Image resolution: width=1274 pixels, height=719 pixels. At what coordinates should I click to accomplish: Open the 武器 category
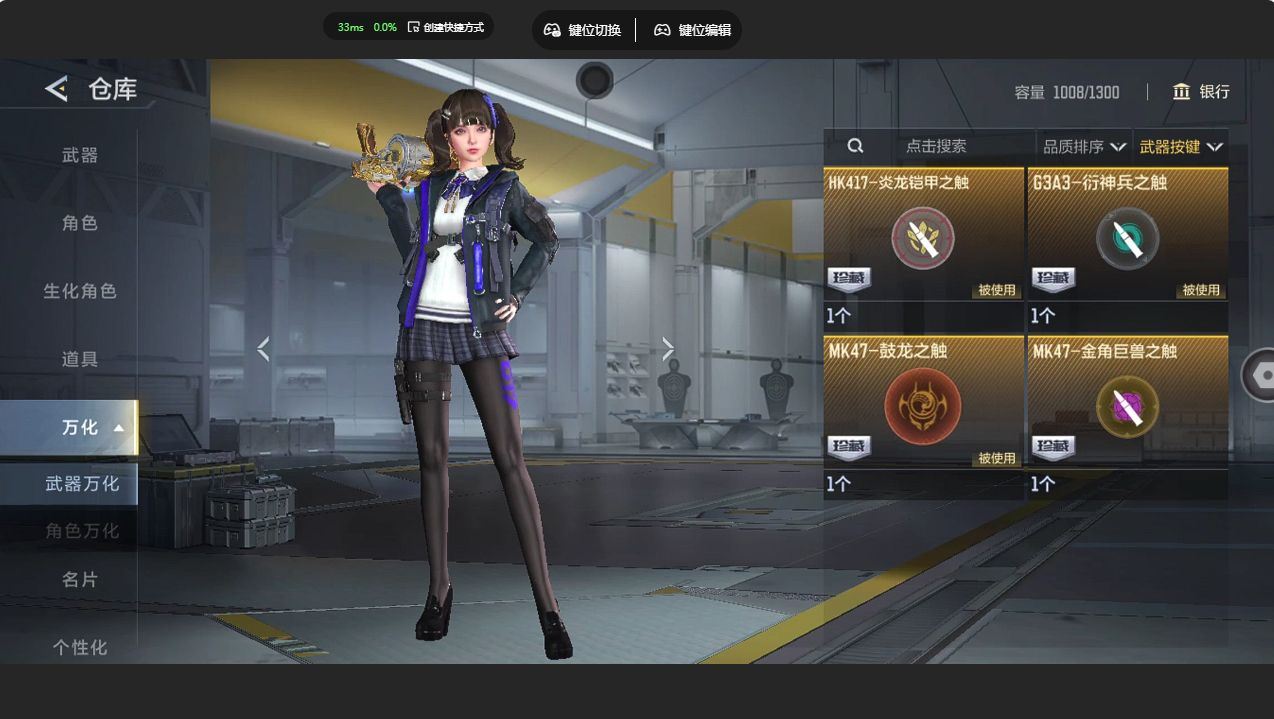coord(80,155)
